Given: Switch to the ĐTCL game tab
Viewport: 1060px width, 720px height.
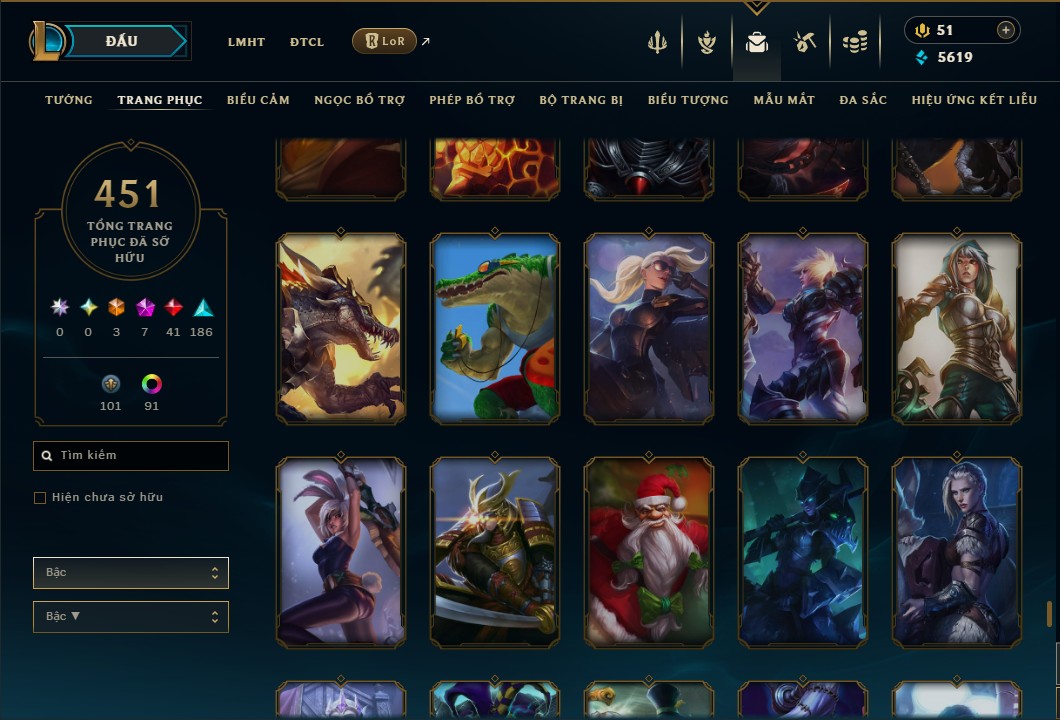Looking at the screenshot, I should pyautogui.click(x=307, y=42).
